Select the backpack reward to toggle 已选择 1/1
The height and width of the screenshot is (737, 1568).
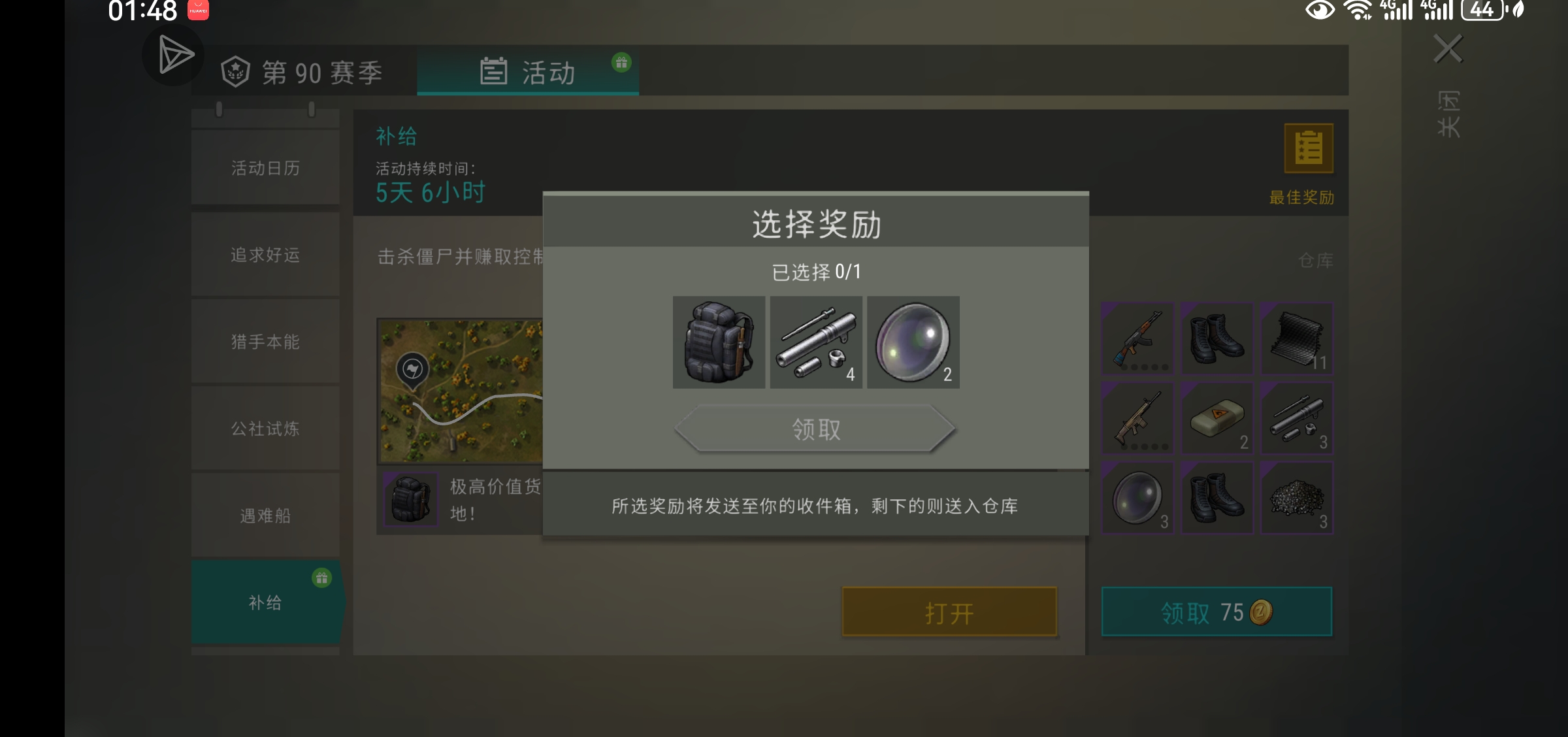point(719,342)
